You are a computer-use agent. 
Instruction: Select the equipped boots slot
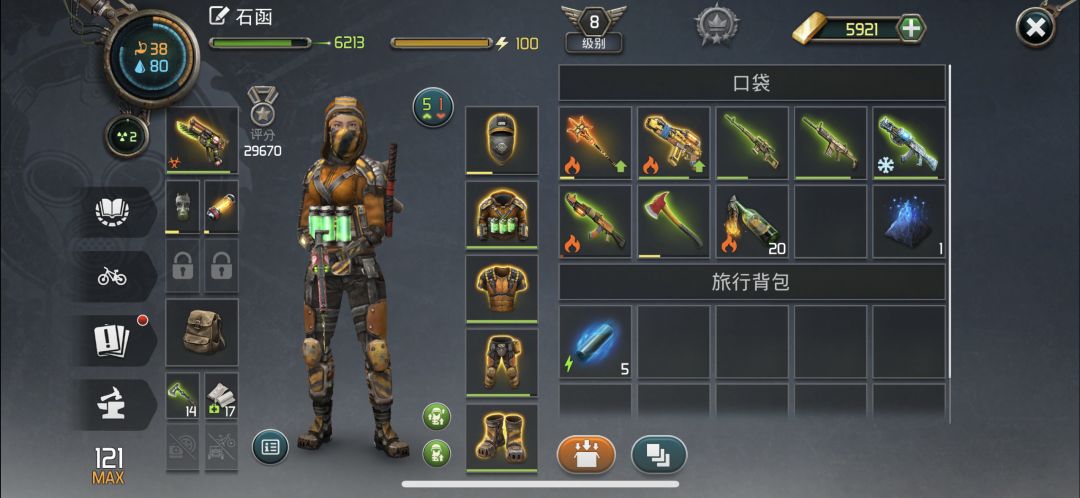[x=501, y=436]
